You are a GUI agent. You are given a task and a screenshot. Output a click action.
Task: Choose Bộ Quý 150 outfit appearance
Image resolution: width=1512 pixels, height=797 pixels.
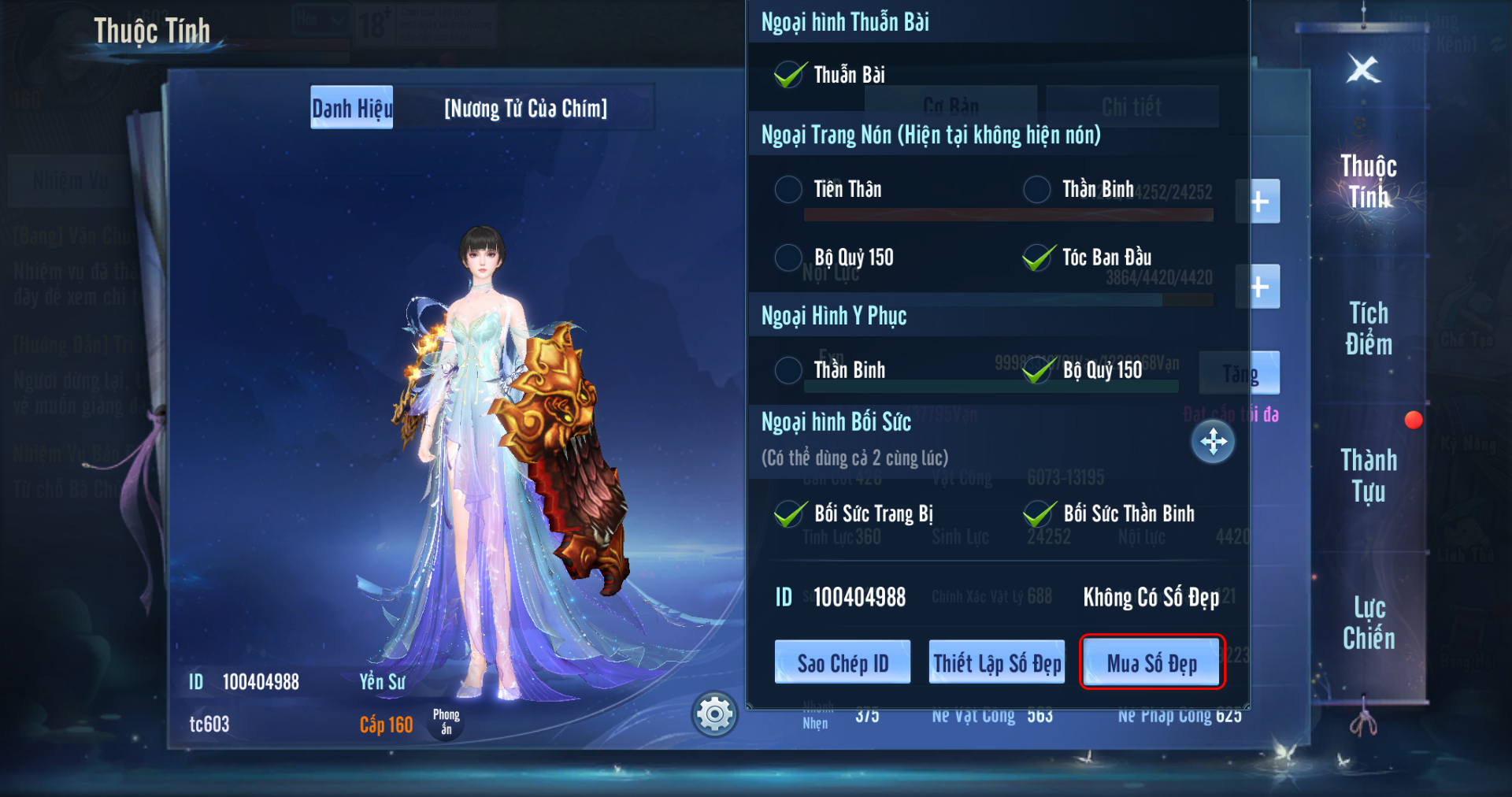click(1038, 370)
